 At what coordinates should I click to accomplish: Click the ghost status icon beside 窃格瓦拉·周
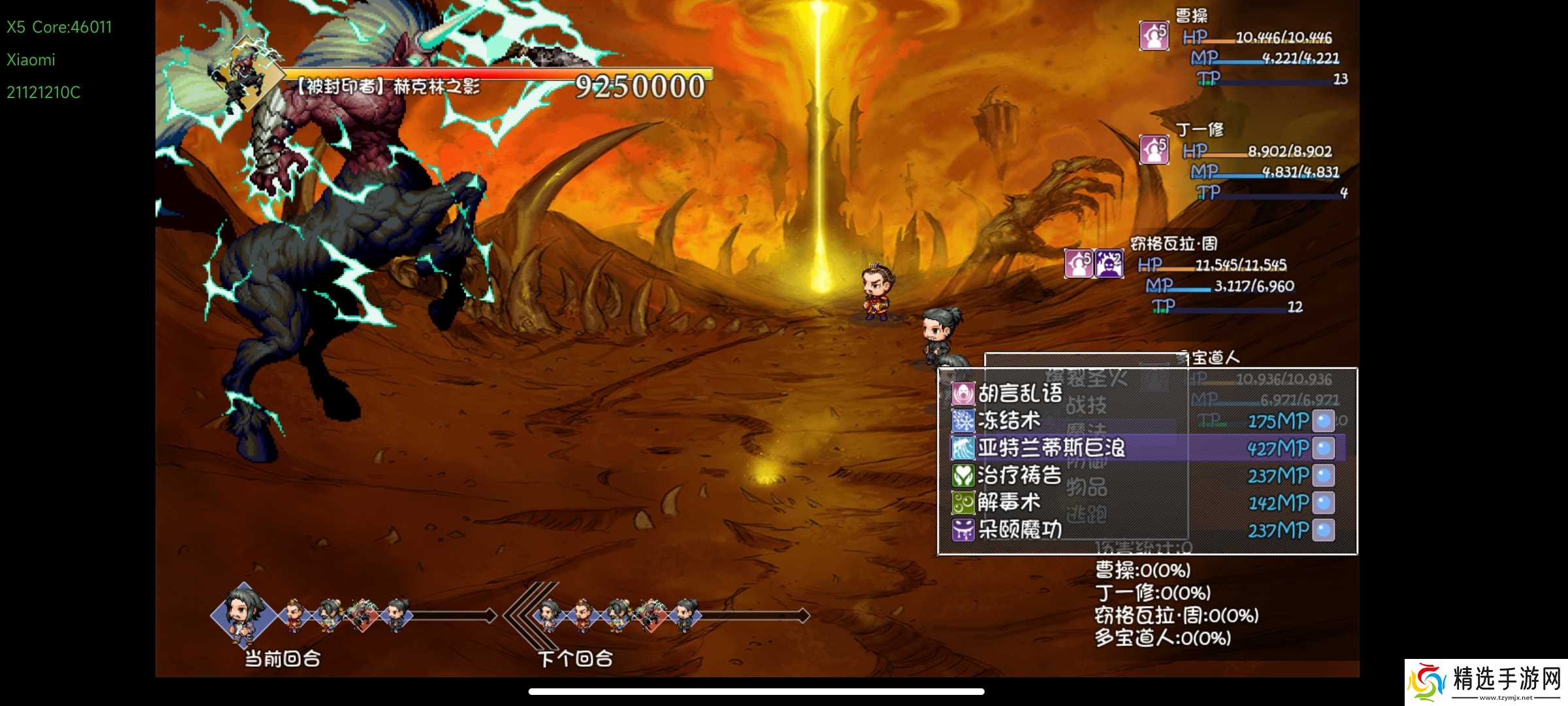(1109, 264)
